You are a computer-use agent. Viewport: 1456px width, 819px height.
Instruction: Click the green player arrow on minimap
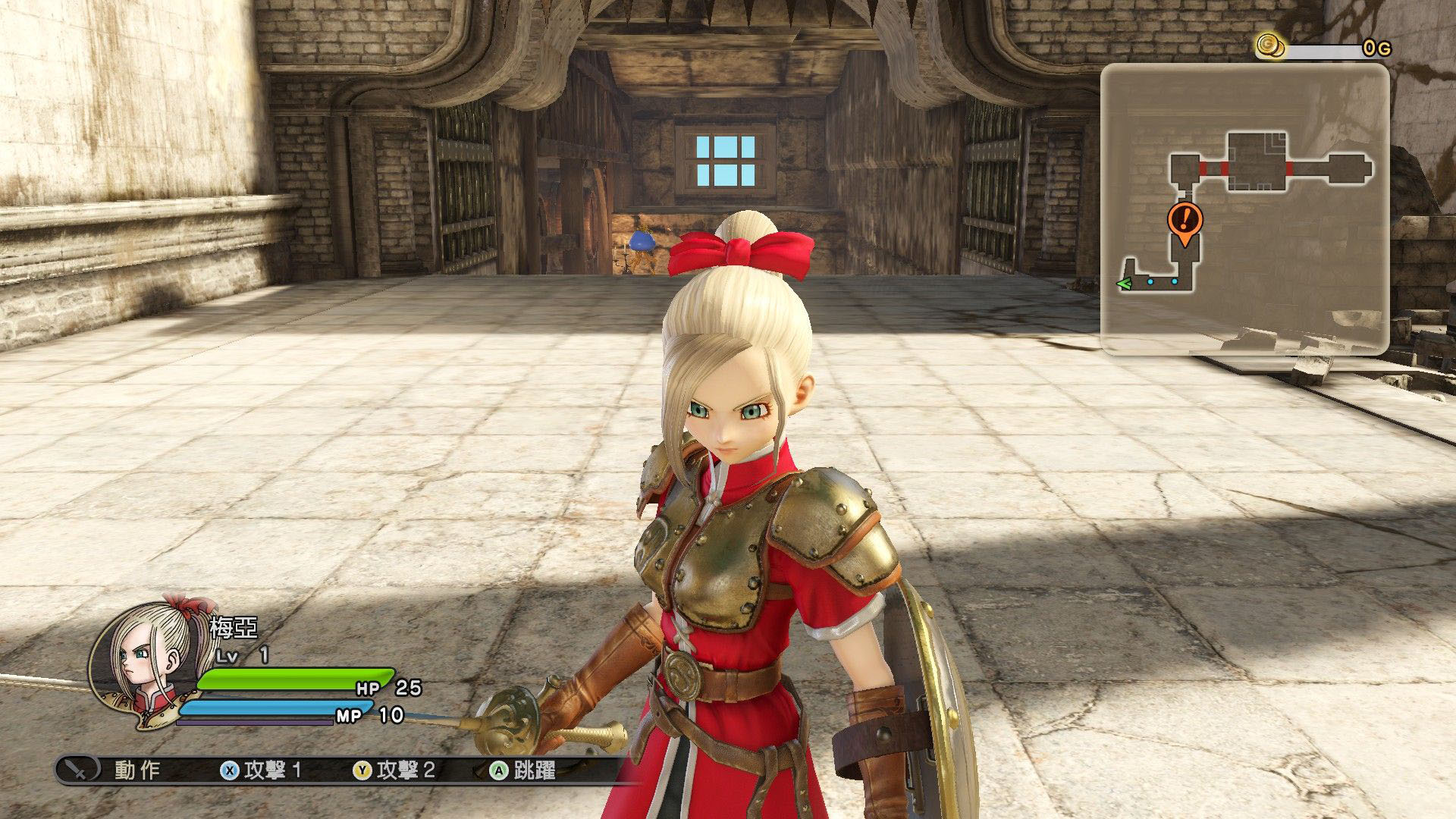1124,284
